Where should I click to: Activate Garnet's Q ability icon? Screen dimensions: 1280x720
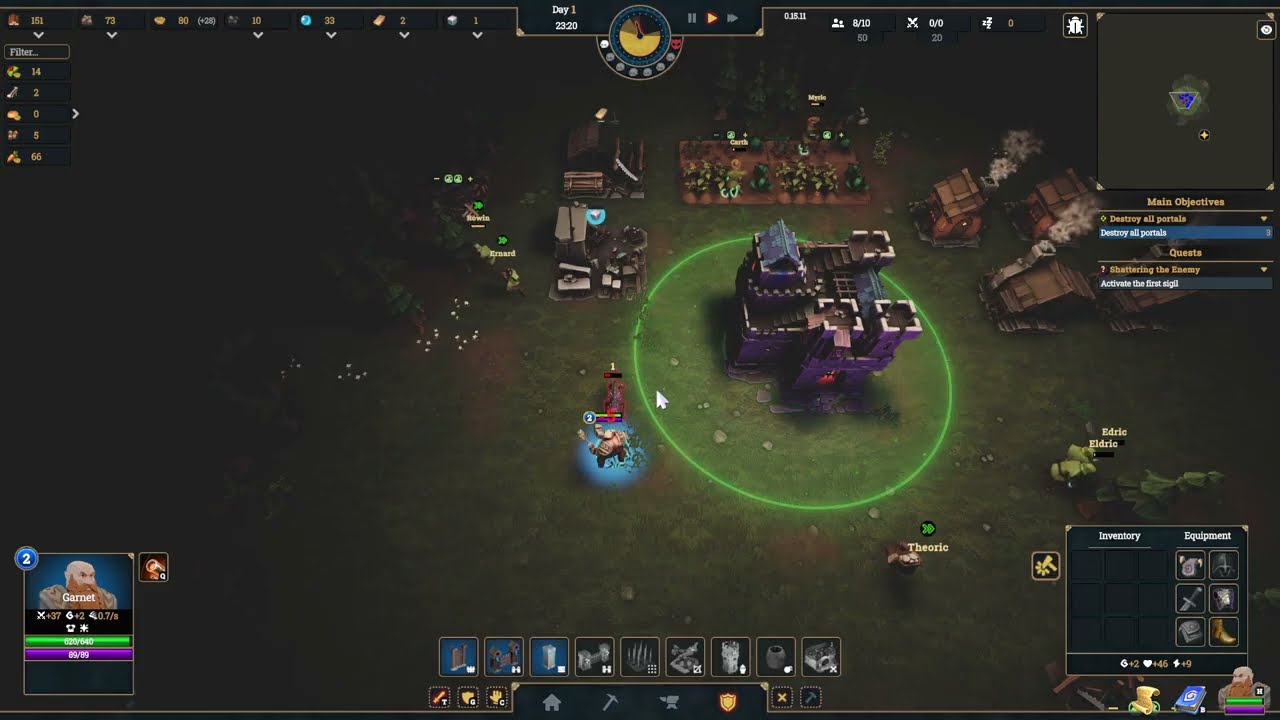click(x=153, y=568)
